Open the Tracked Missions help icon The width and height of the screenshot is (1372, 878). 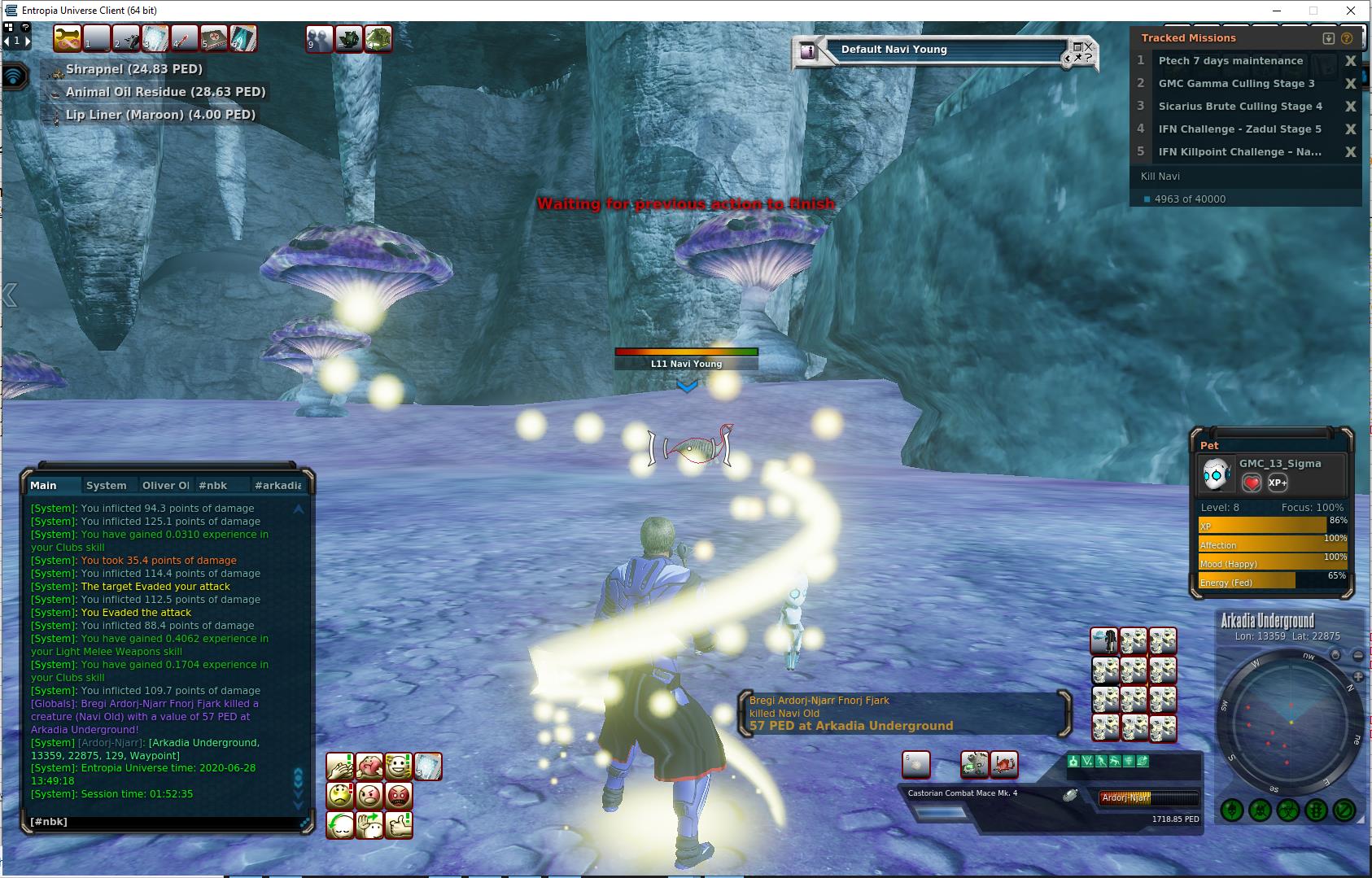[x=1346, y=38]
